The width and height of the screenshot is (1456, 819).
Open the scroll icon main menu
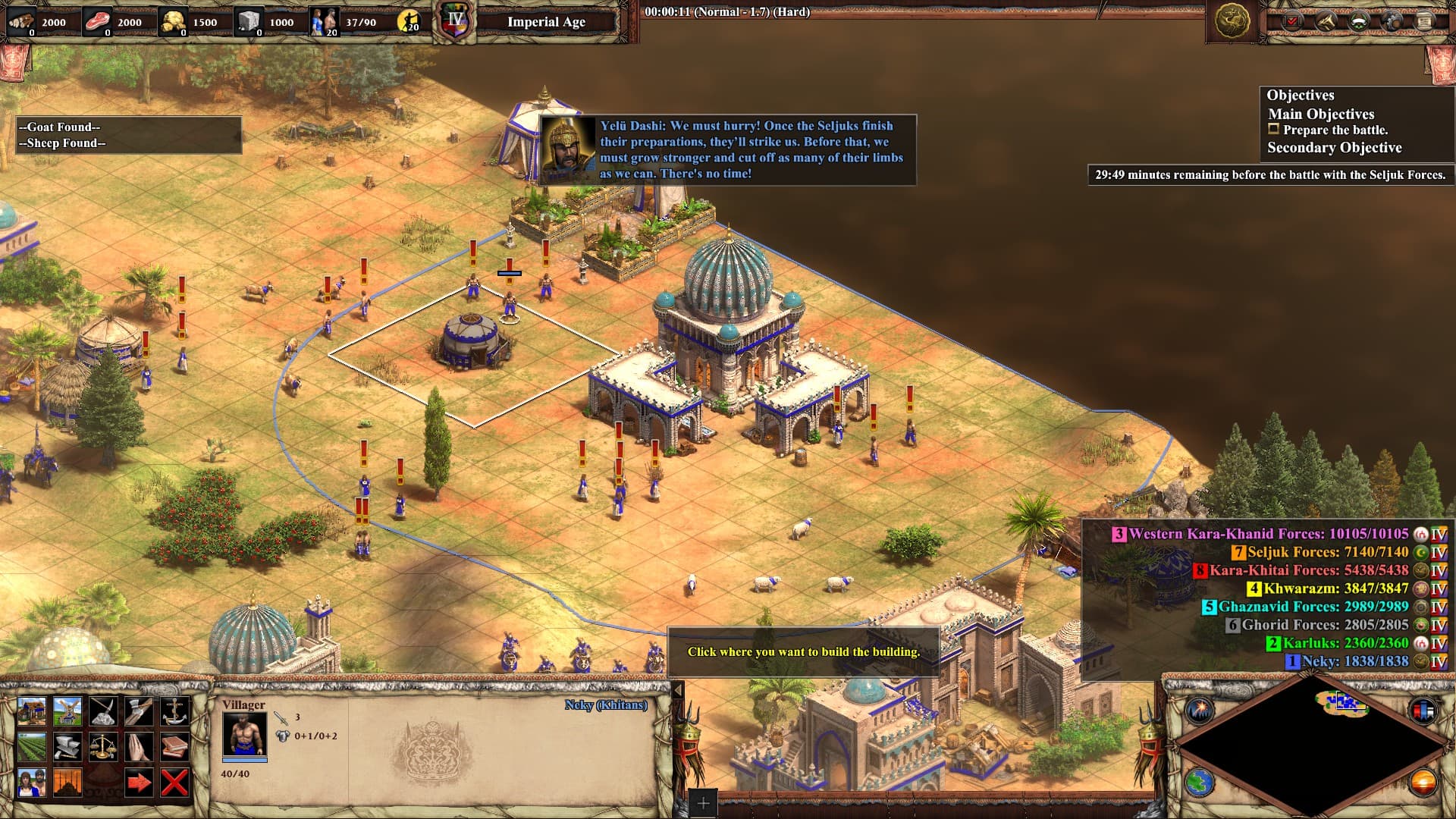click(x=1425, y=21)
